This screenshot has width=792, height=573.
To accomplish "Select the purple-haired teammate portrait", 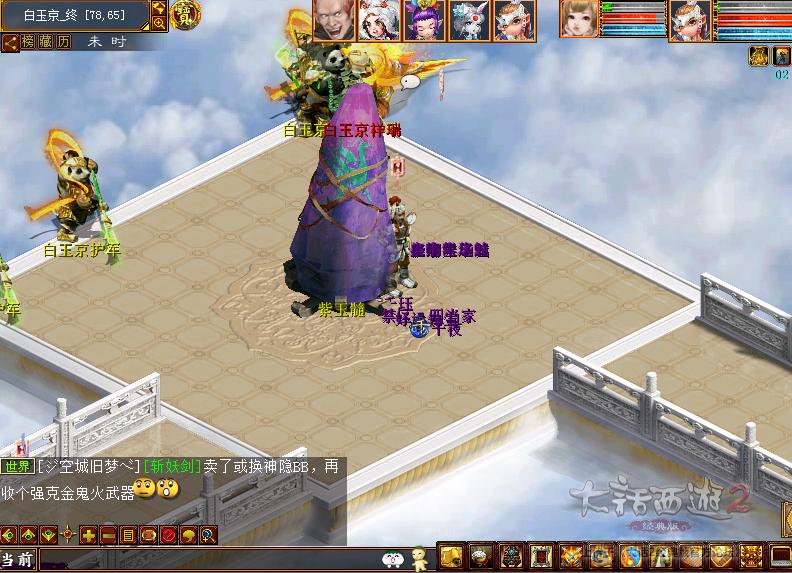I will tap(424, 20).
